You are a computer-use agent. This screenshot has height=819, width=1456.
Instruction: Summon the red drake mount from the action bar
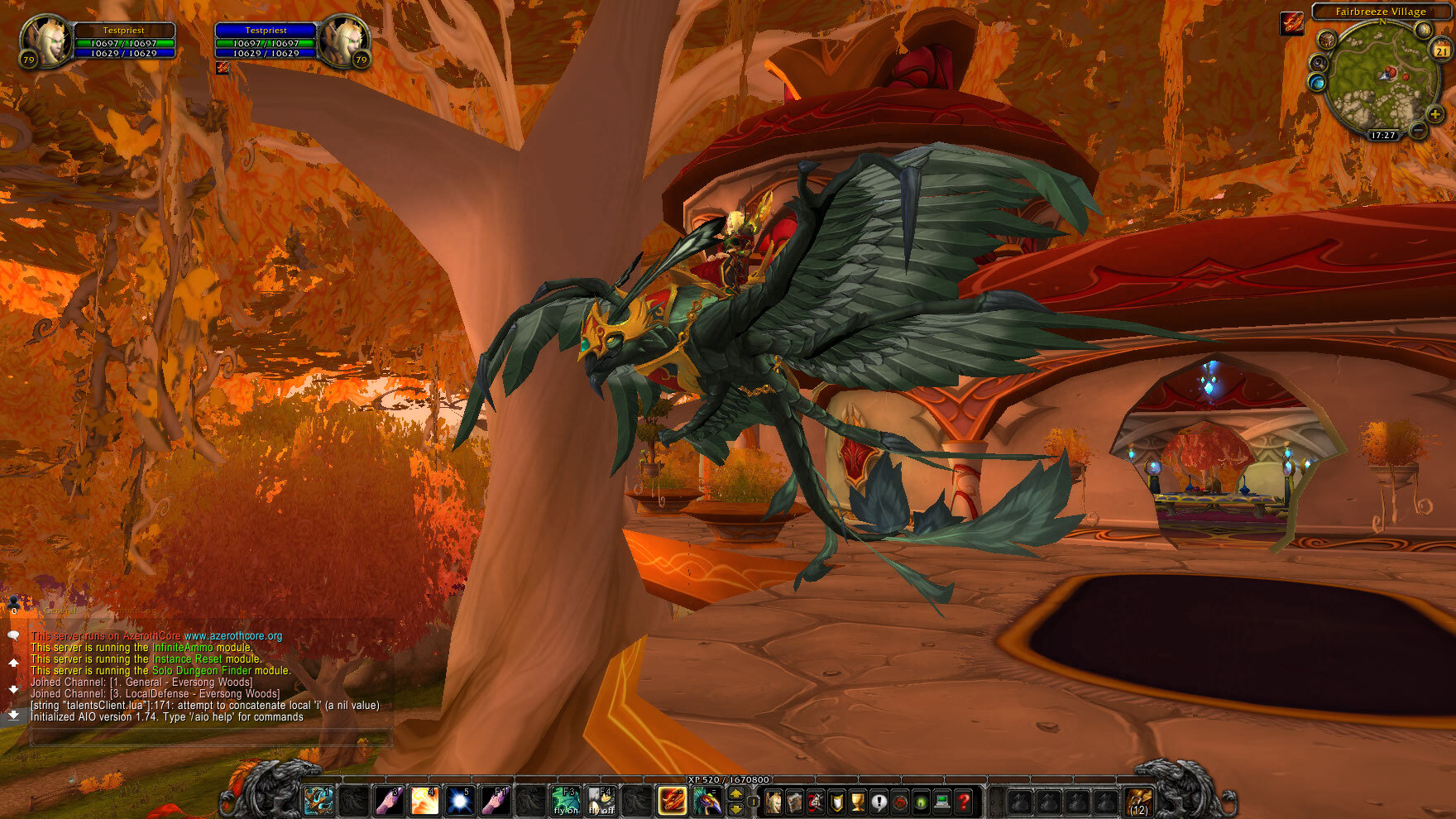tap(672, 801)
